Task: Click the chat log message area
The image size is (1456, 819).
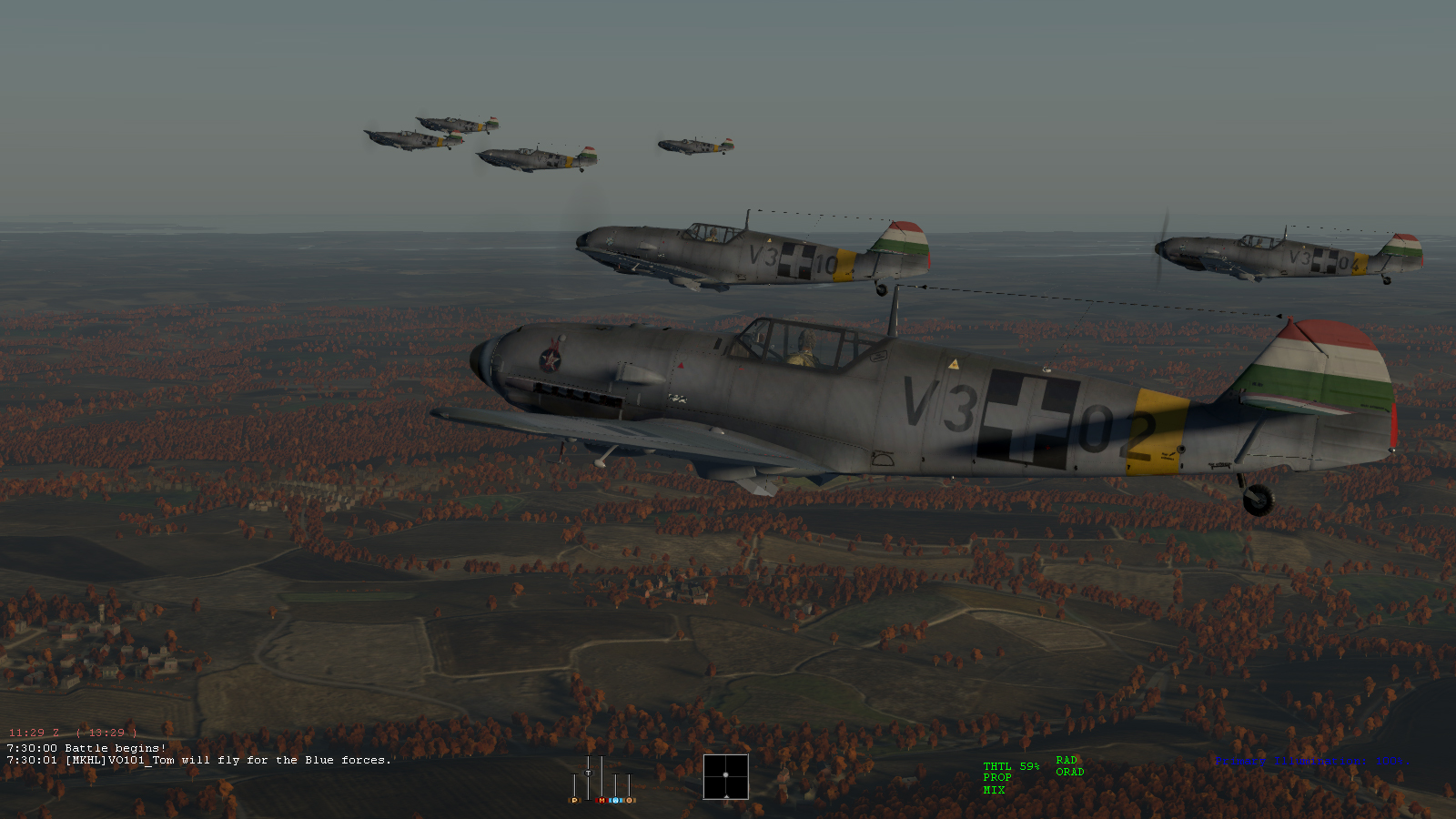Action: [x=200, y=754]
